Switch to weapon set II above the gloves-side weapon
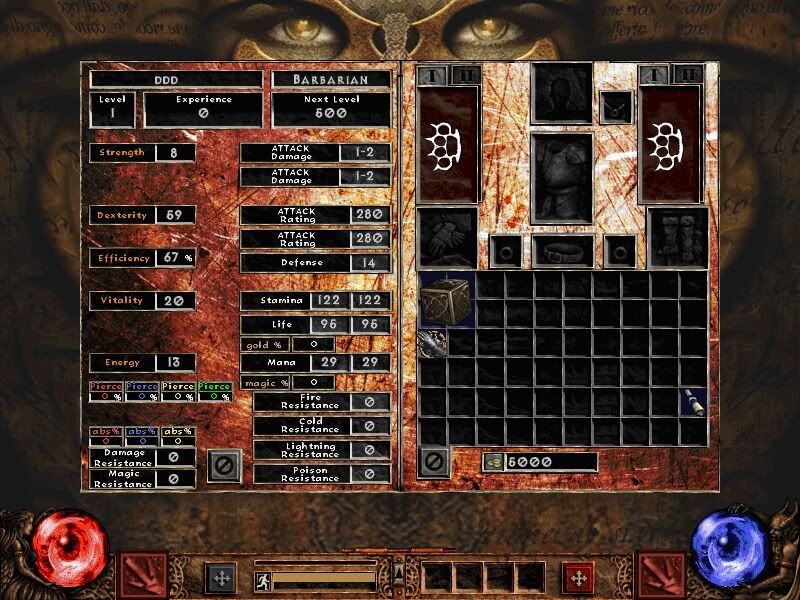800x600 pixels. click(464, 75)
